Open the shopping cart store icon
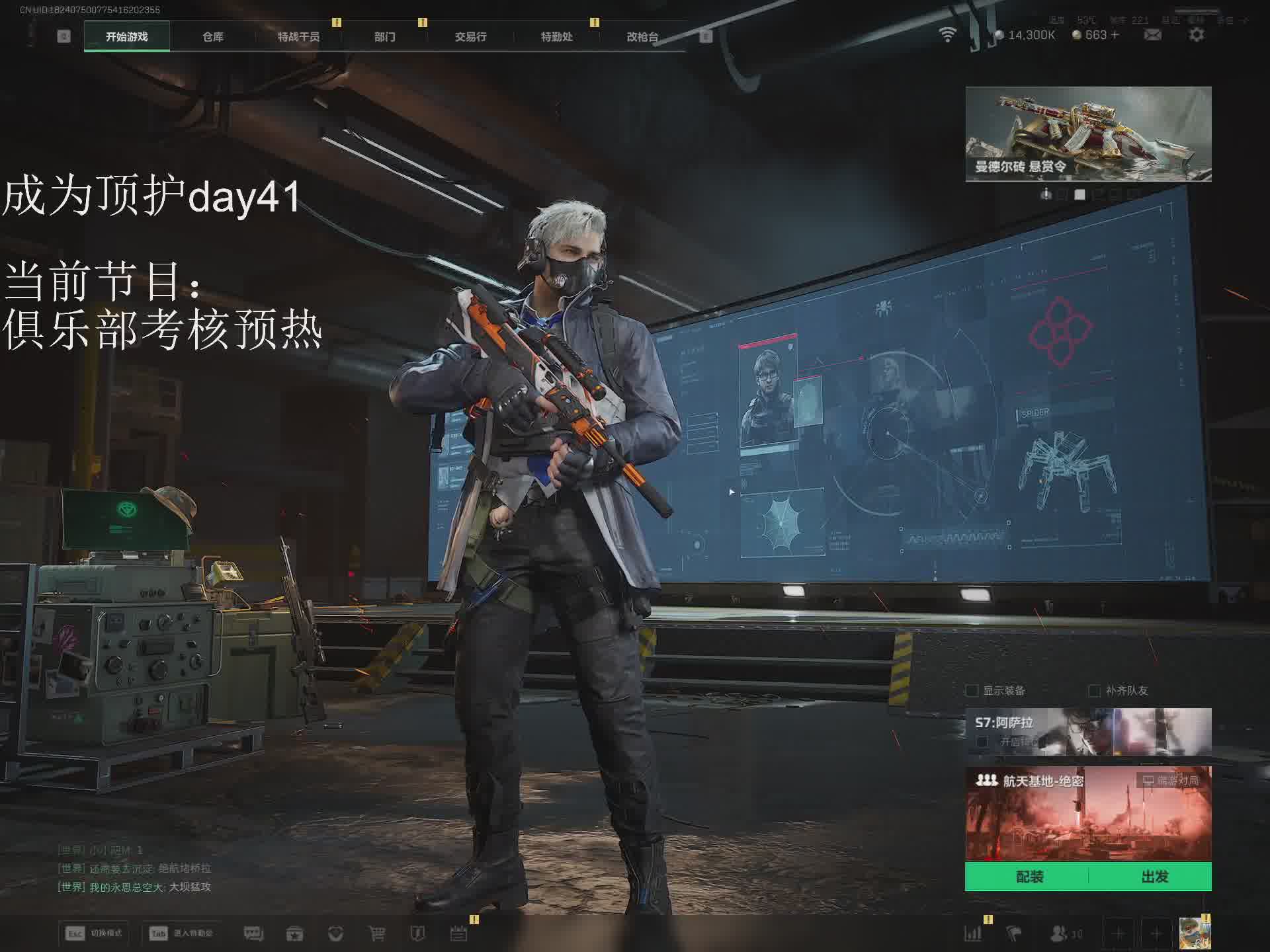This screenshot has height=952, width=1270. 377,933
